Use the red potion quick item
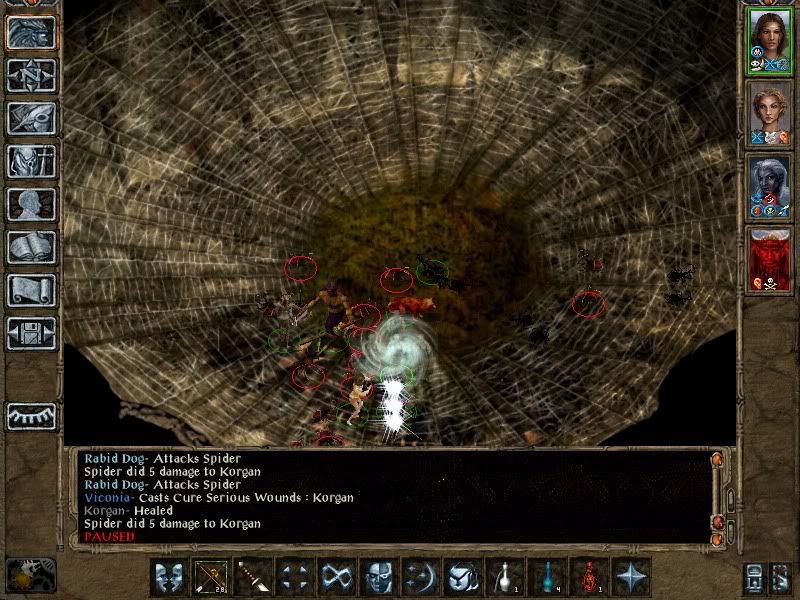This screenshot has height=600, width=800. click(x=588, y=576)
